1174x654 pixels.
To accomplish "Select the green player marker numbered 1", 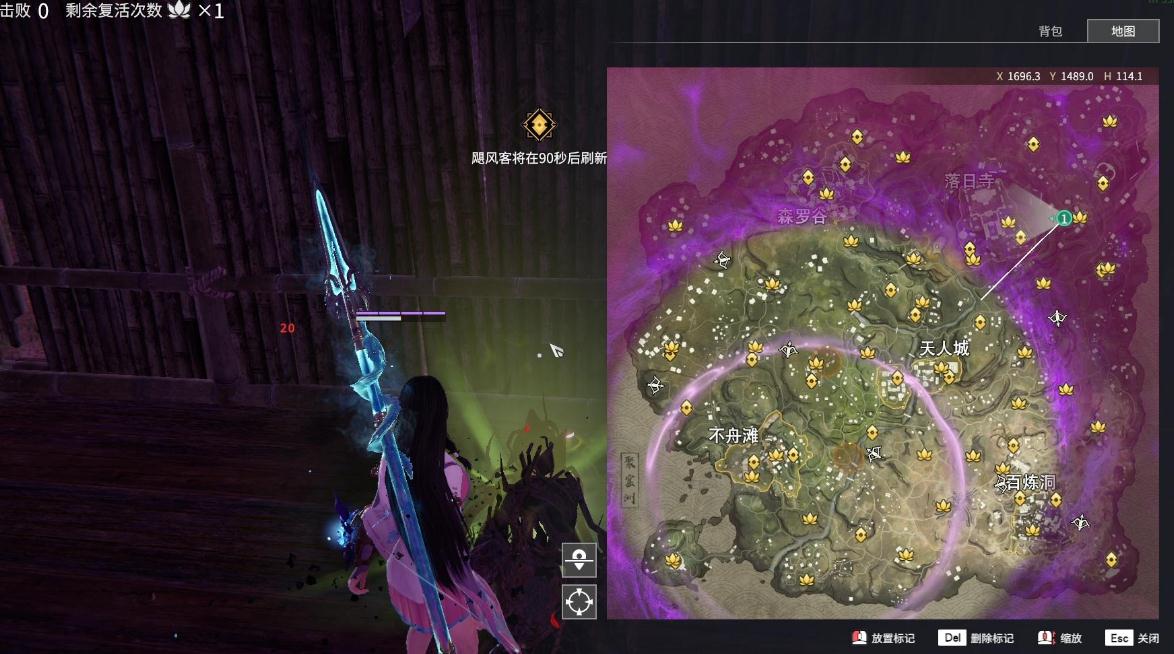I will pyautogui.click(x=1064, y=217).
